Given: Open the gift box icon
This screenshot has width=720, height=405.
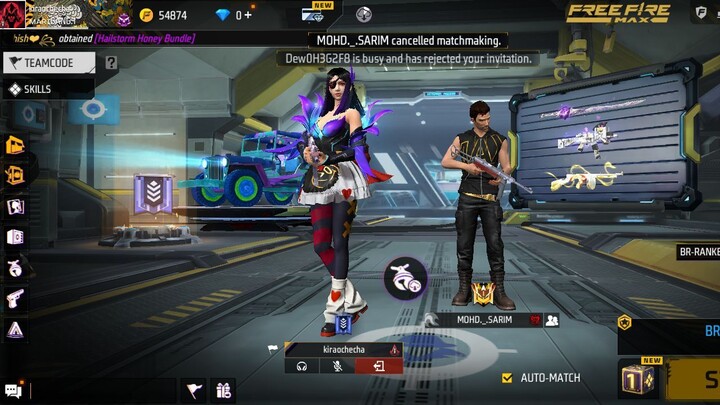Looking at the screenshot, I should pyautogui.click(x=223, y=390).
